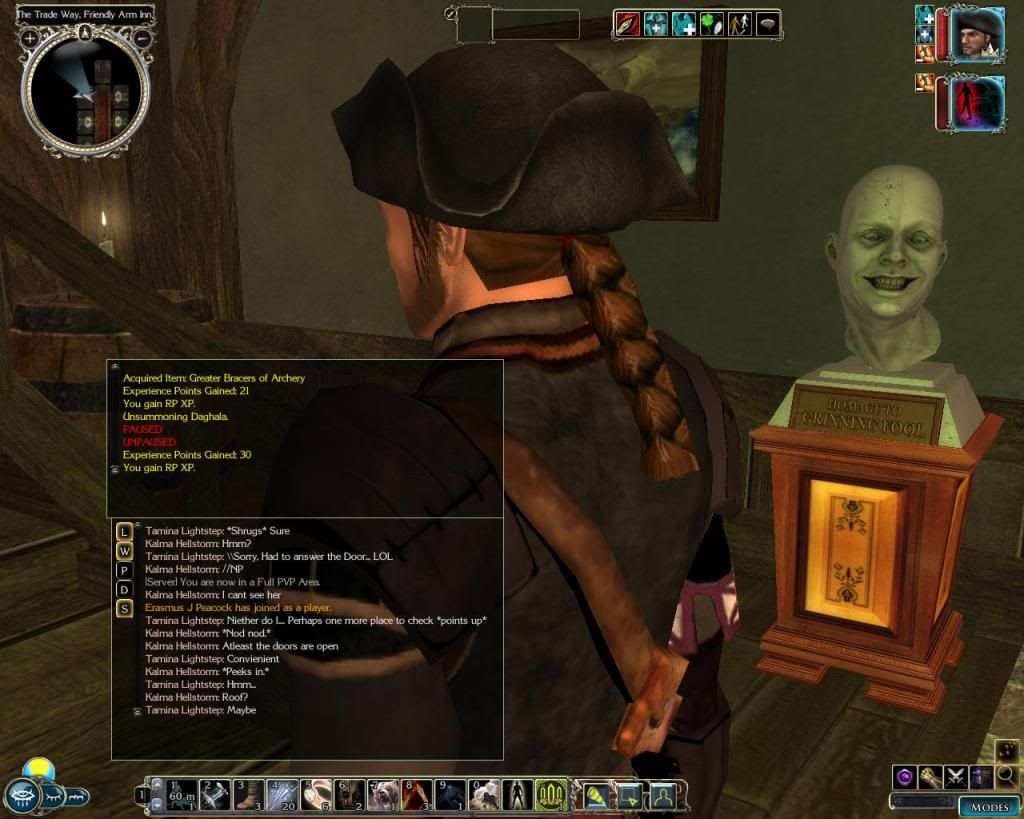Click the open eye rest button
1024x819 pixels.
(22, 796)
